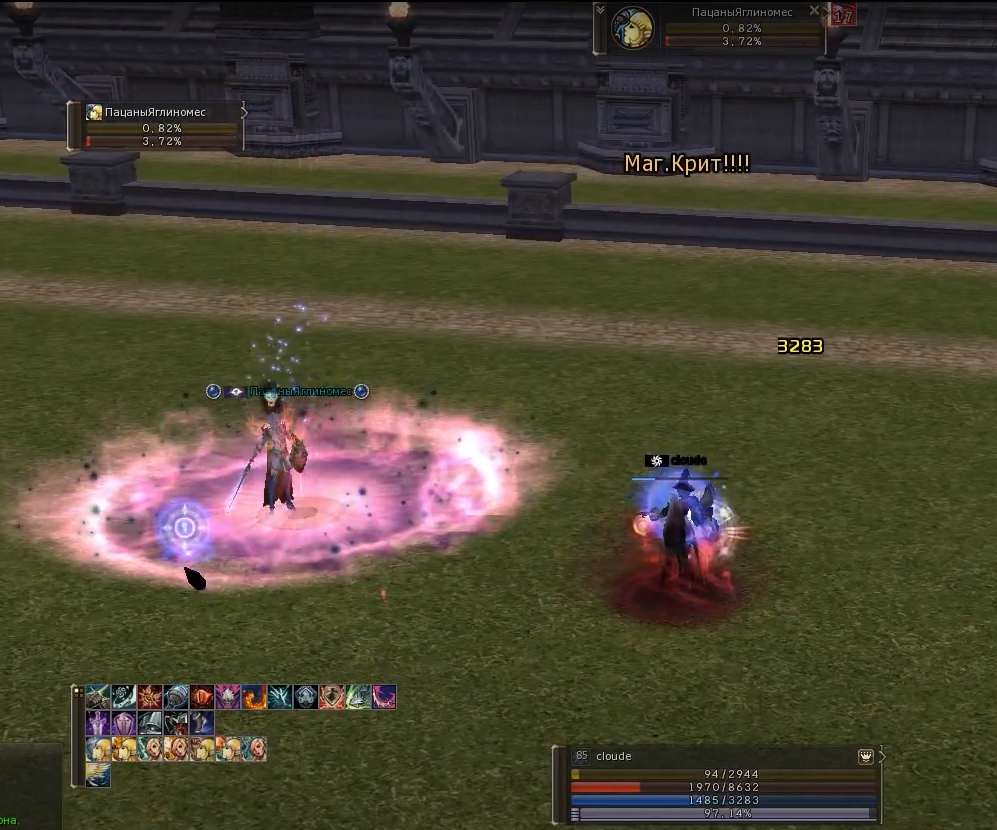The width and height of the screenshot is (997, 830).
Task: Open the red 17 icon beside target frame
Action: click(843, 15)
